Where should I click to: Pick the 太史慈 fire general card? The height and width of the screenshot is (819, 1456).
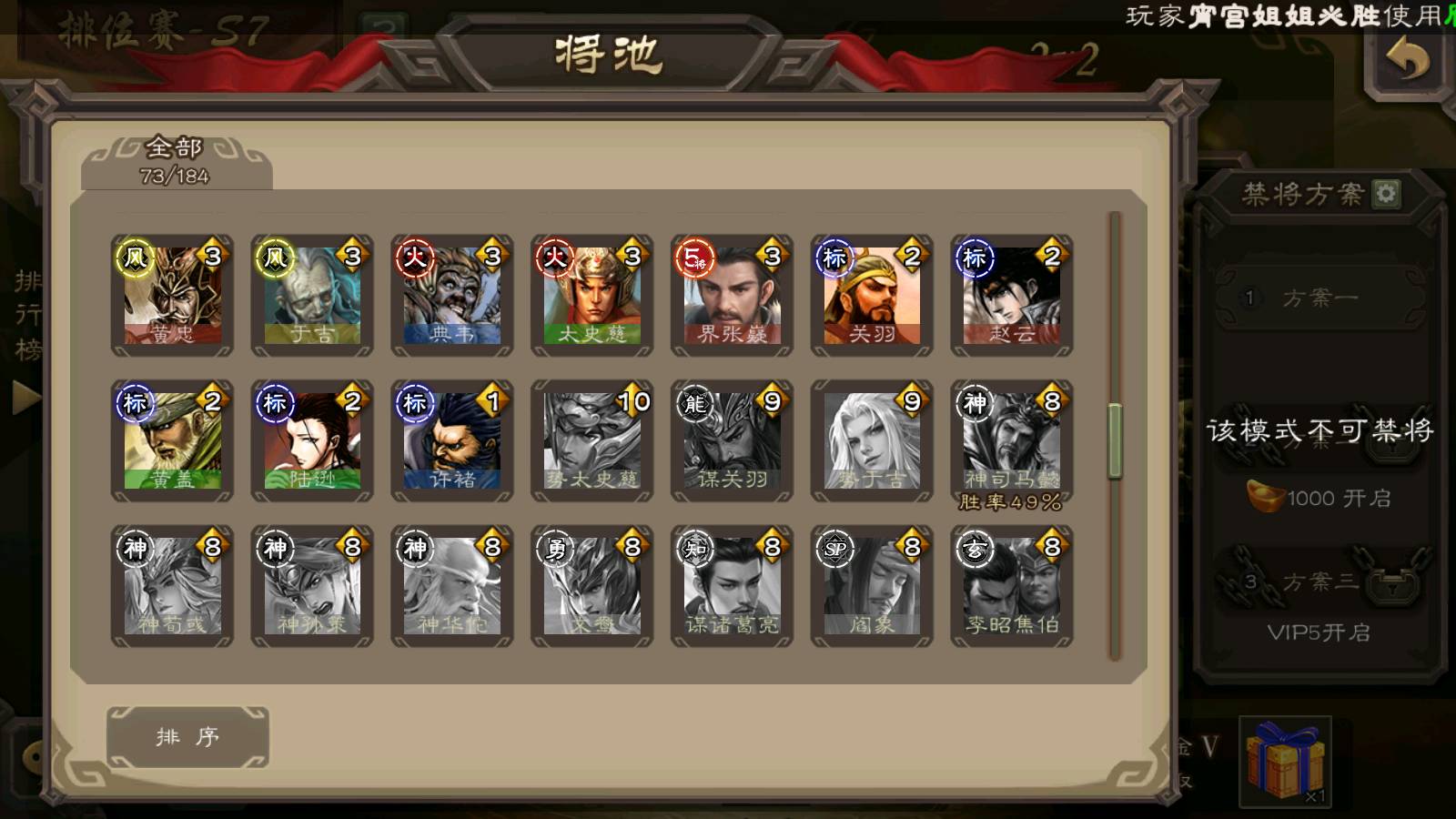click(x=592, y=295)
